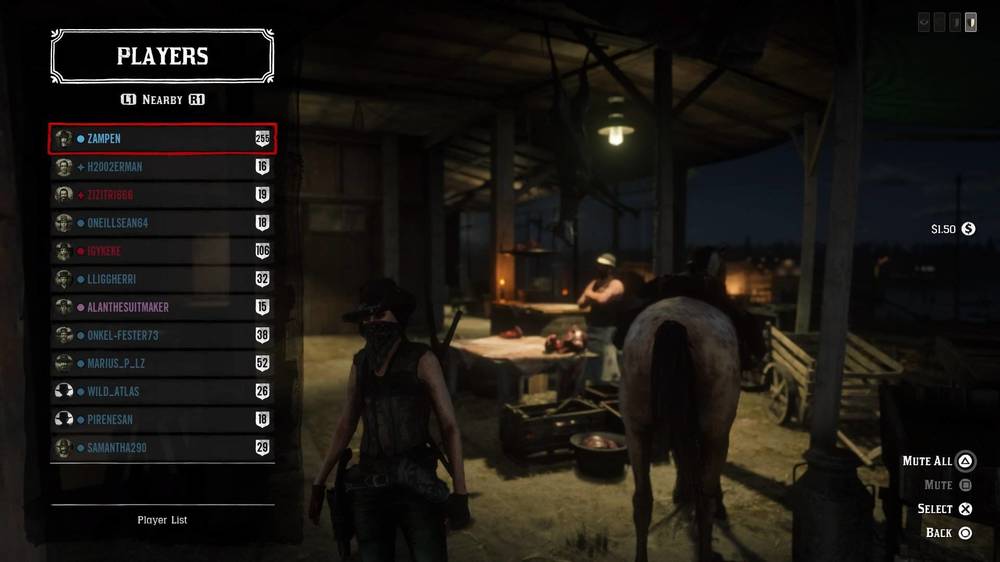Screen dimensions: 1000x562
Task: Open ONEILLSEAN64's player row
Action: (162, 223)
